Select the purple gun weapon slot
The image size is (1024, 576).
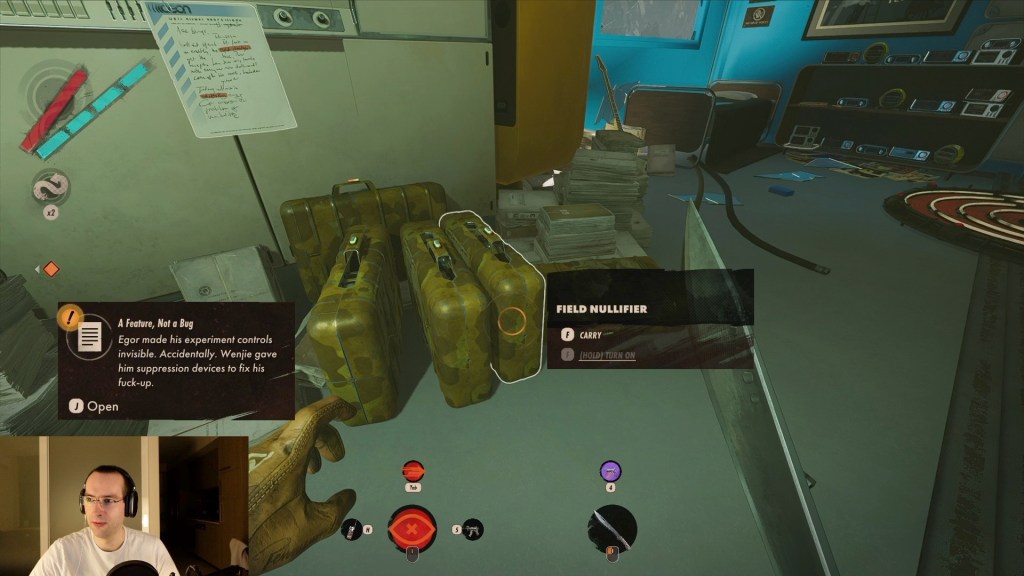tap(610, 471)
